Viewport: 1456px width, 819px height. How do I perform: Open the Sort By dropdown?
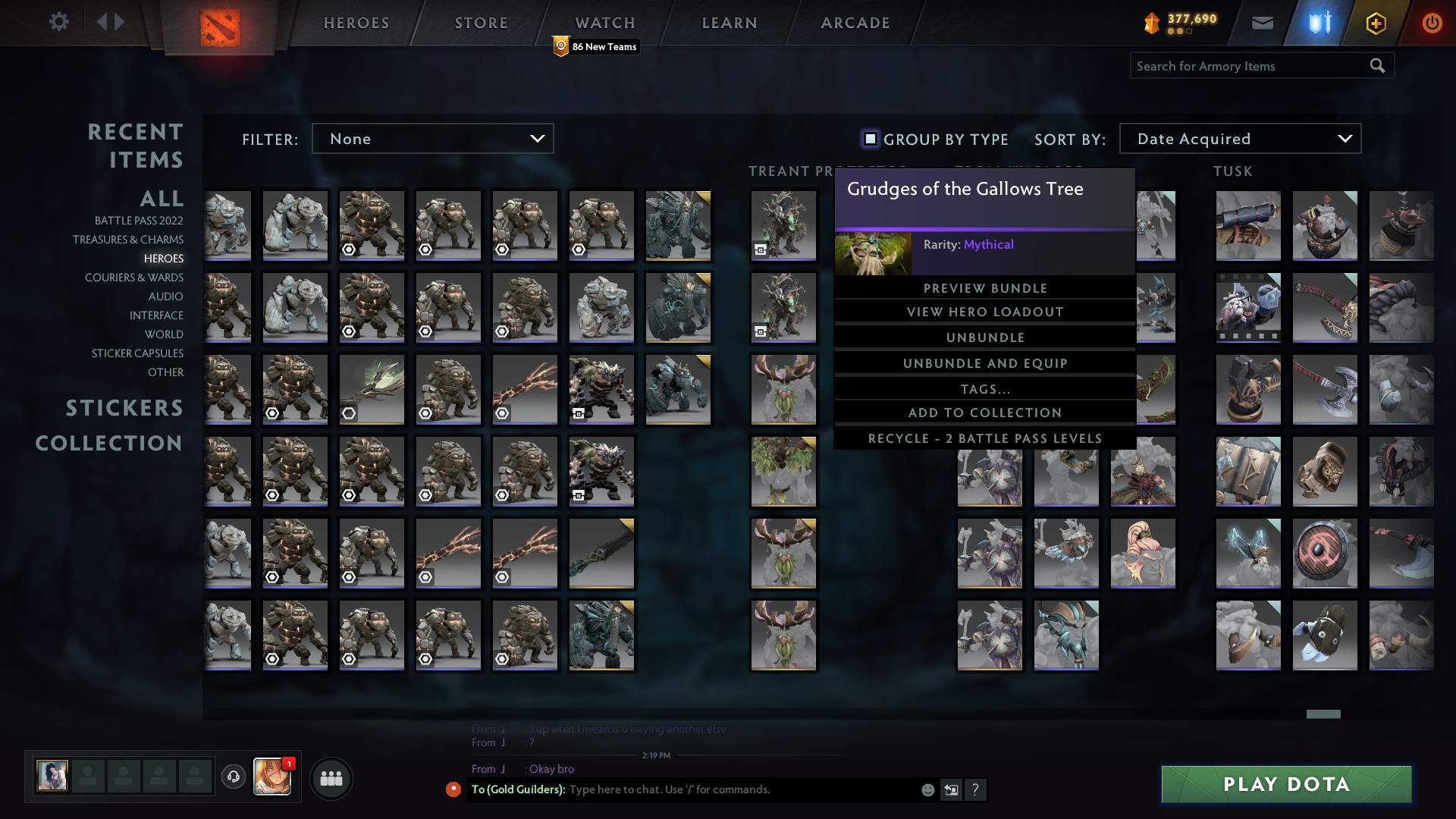[1240, 139]
